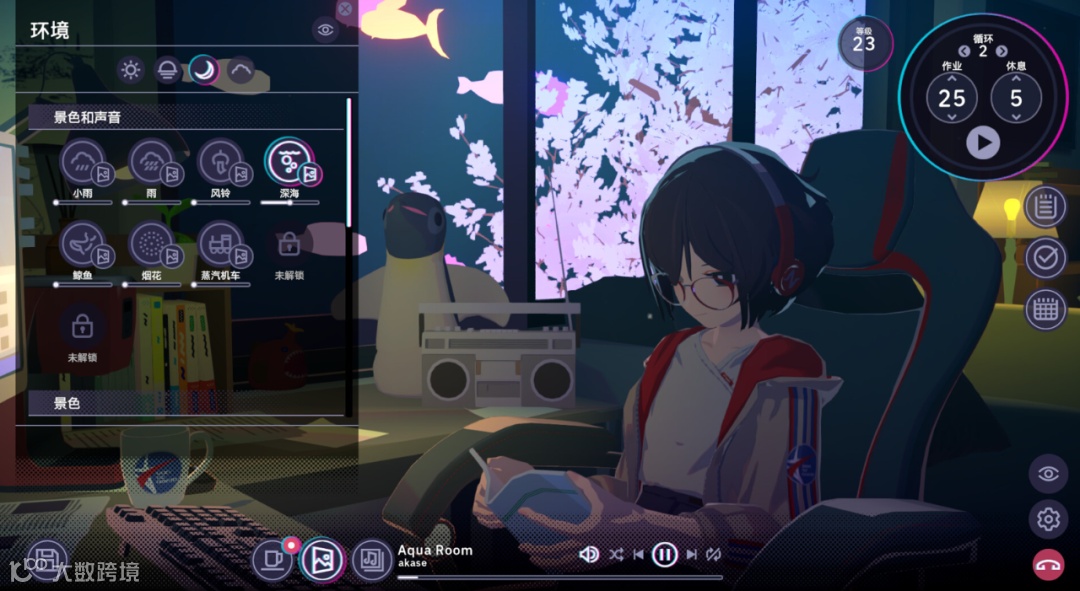Start the pomodoro timer with the play button
This screenshot has height=591, width=1080.
pos(983,143)
